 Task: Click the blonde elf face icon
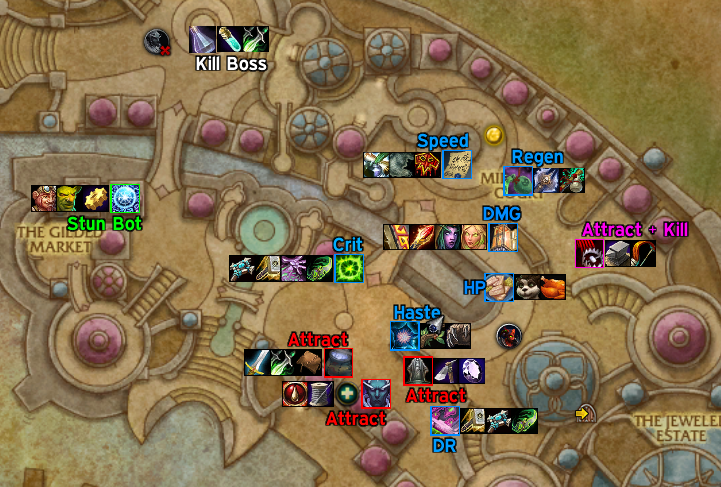(474, 238)
